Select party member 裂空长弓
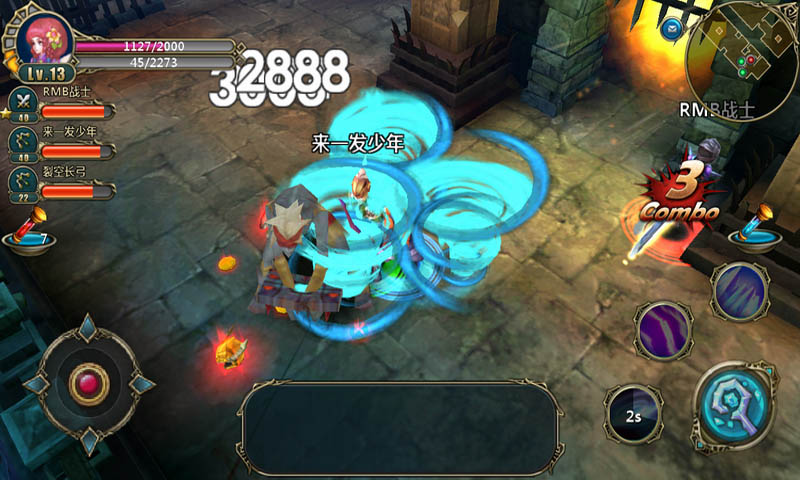Viewport: 800px width, 480px height. click(24, 182)
